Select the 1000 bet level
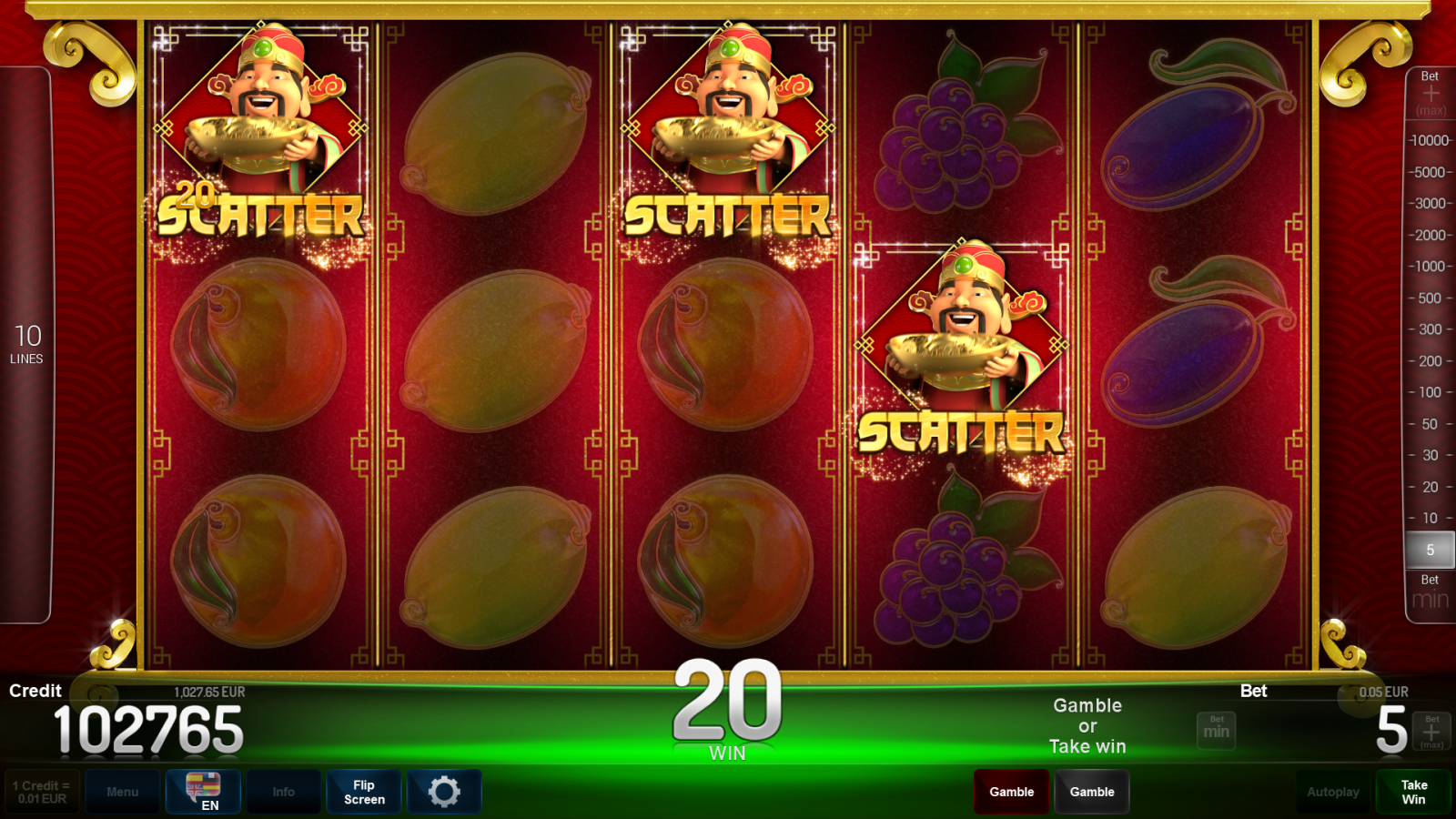The height and width of the screenshot is (819, 1456). coord(1430,267)
